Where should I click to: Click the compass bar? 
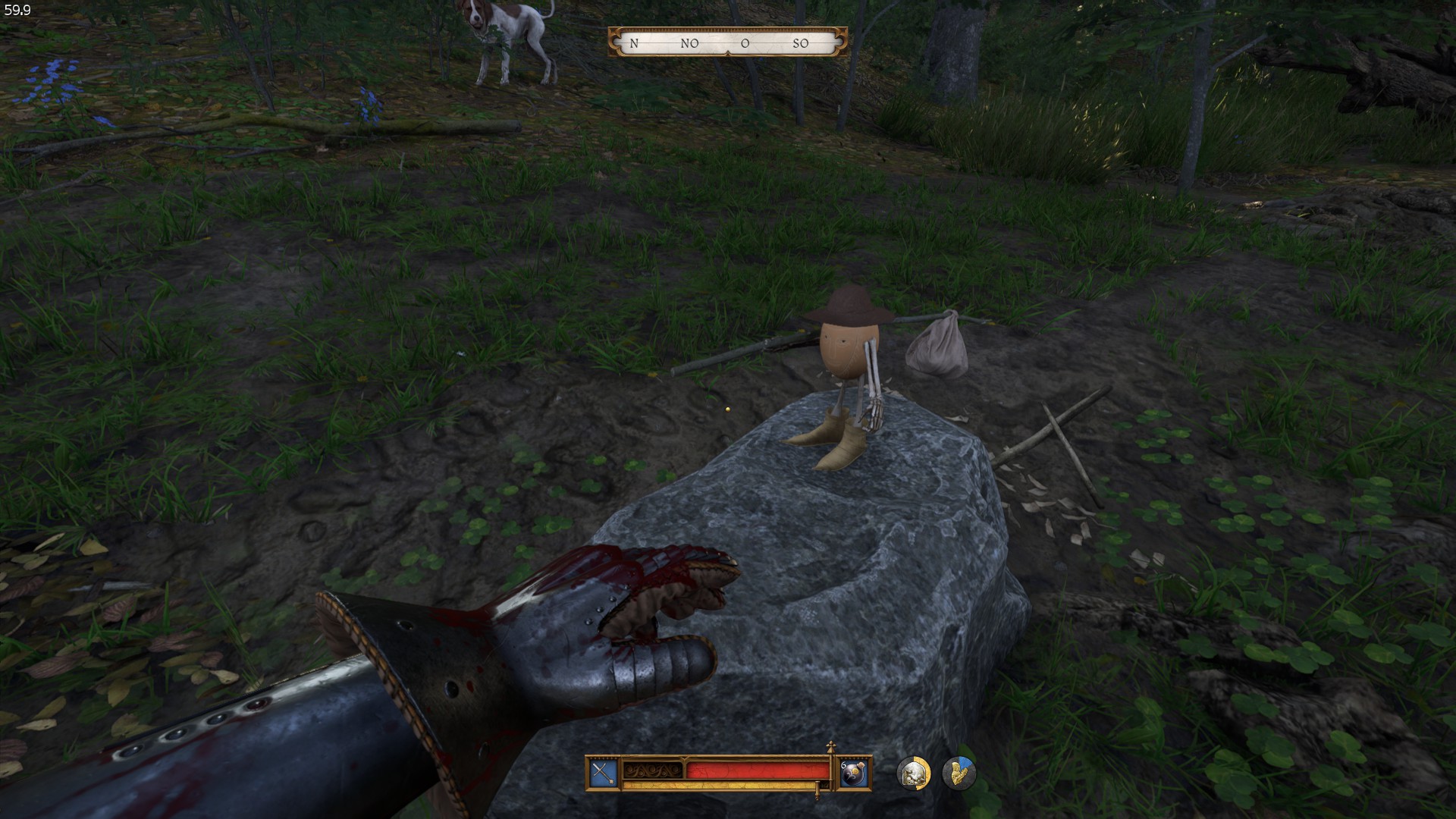(x=727, y=43)
